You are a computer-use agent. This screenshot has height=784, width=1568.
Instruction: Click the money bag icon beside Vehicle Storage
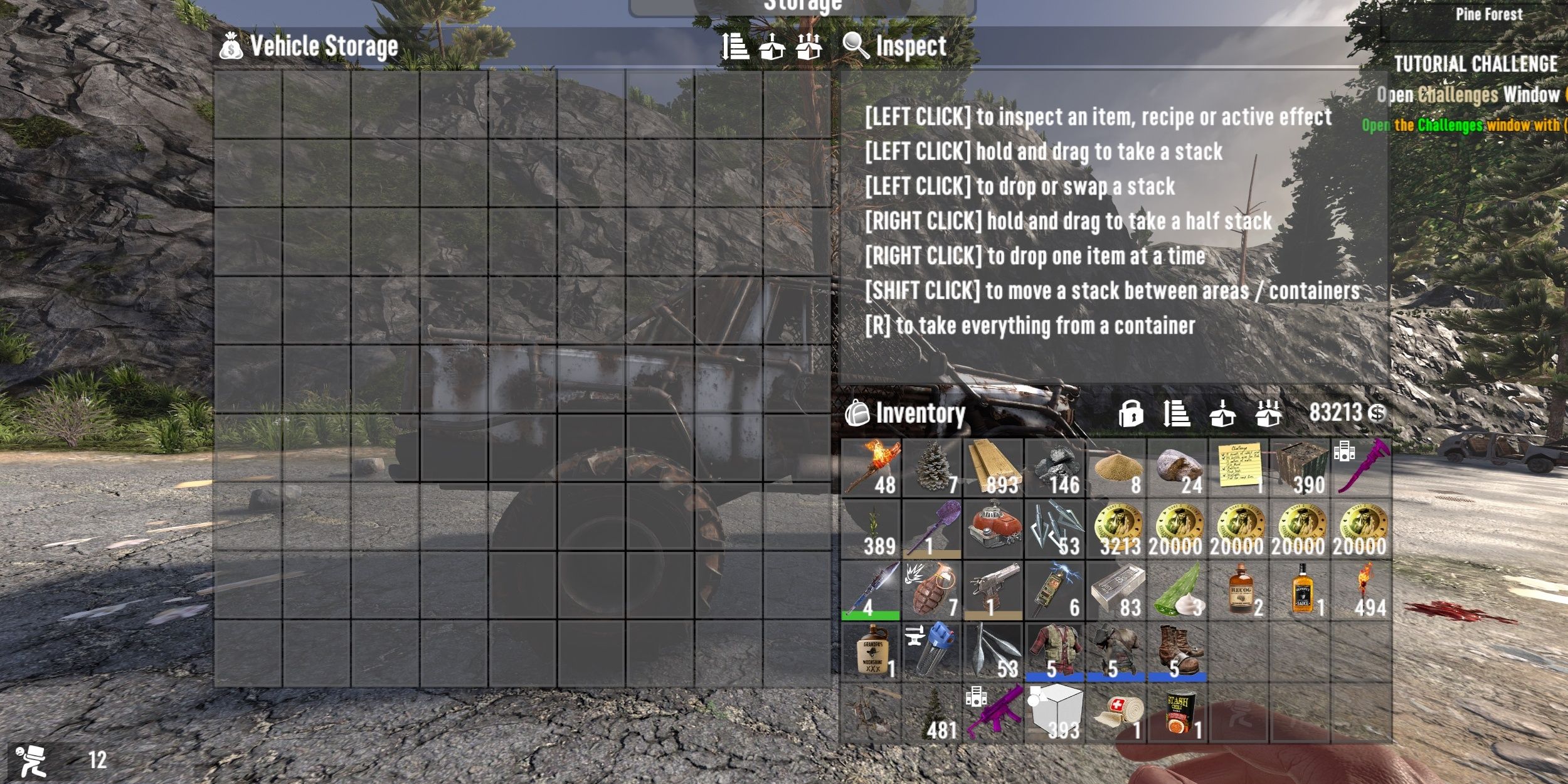231,46
